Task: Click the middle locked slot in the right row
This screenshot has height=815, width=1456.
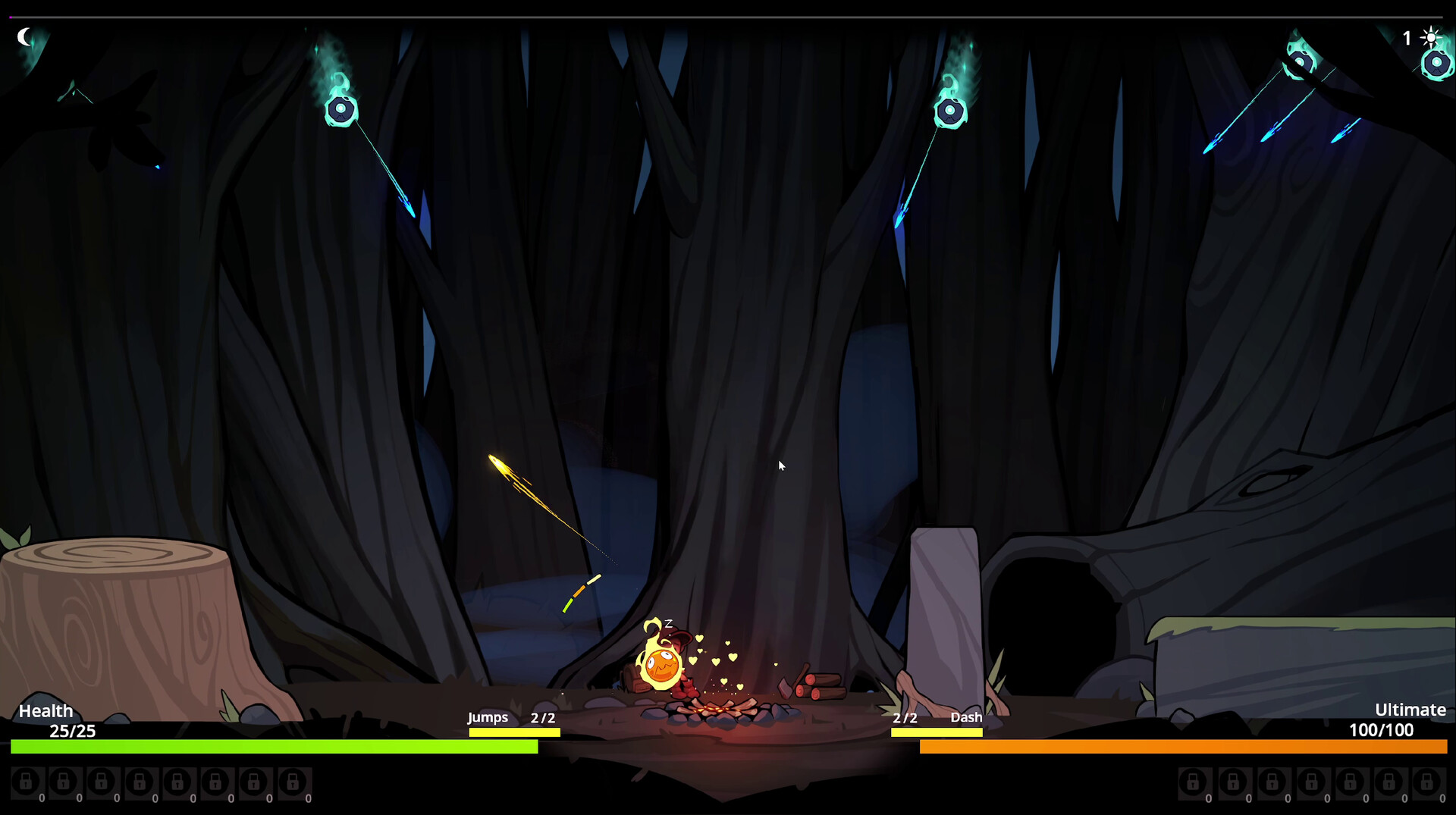Action: coord(1311,783)
